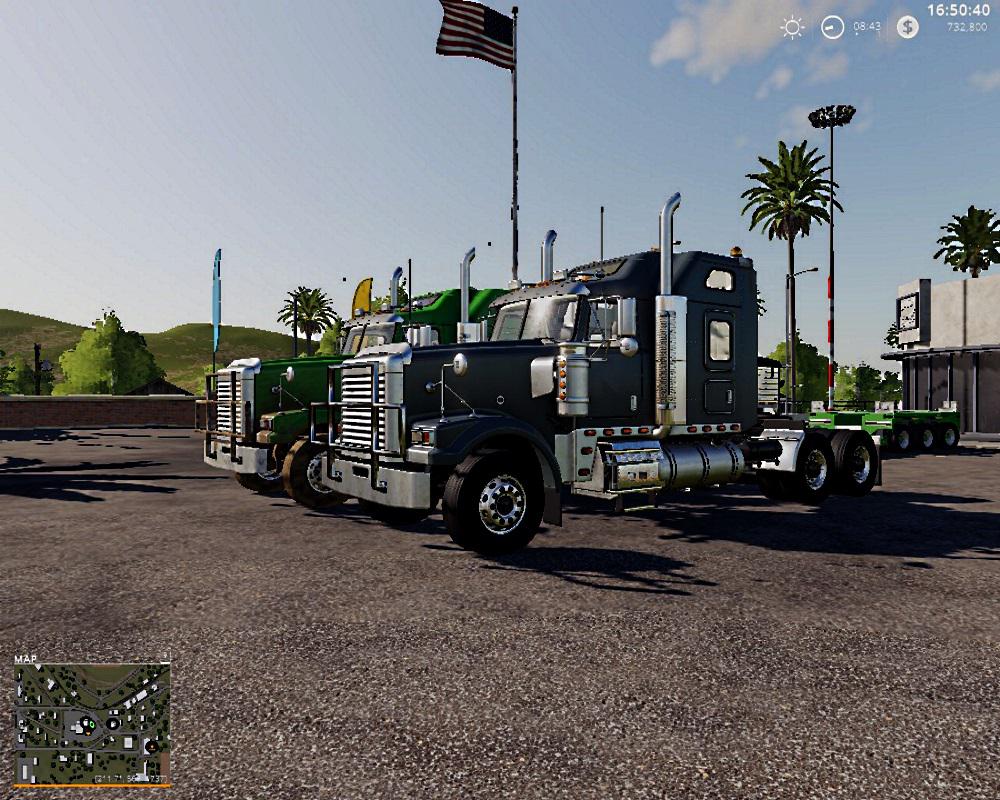The image size is (1000, 800).
Task: Click the sun weather icon
Action: tap(792, 28)
